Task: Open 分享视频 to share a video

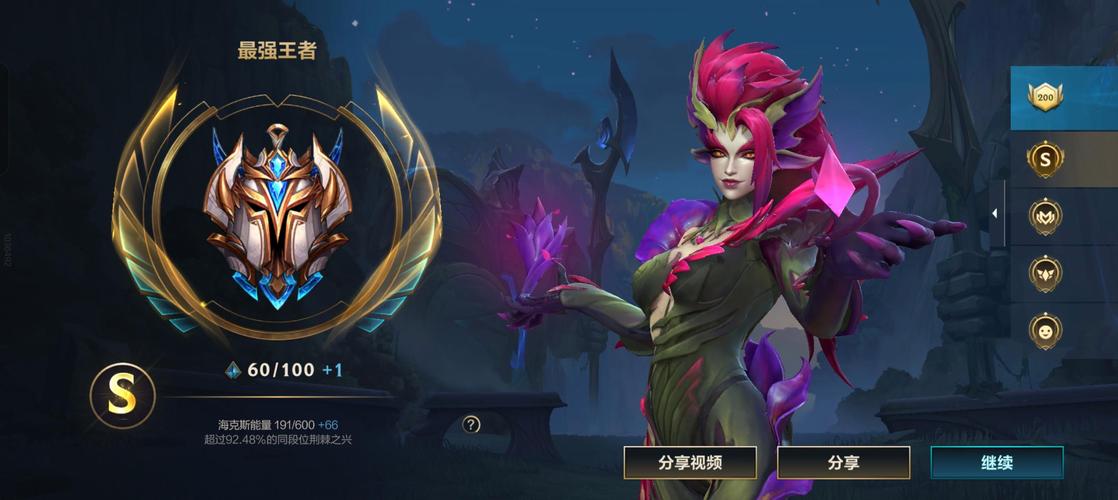Action: (x=690, y=463)
